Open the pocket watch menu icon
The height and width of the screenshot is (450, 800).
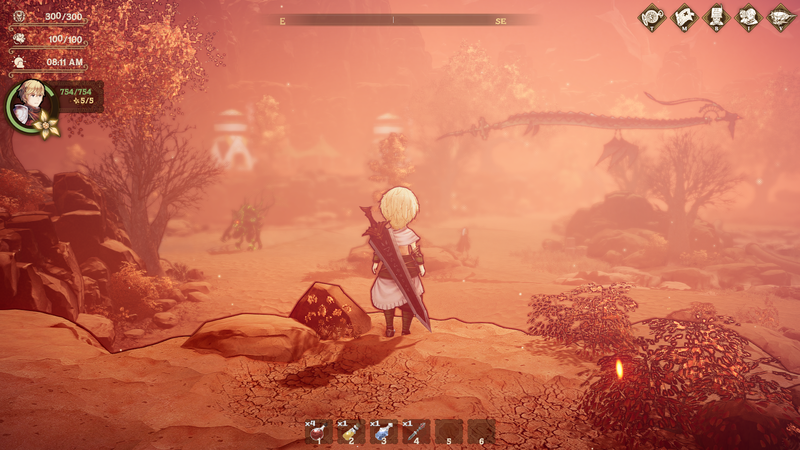click(x=653, y=17)
